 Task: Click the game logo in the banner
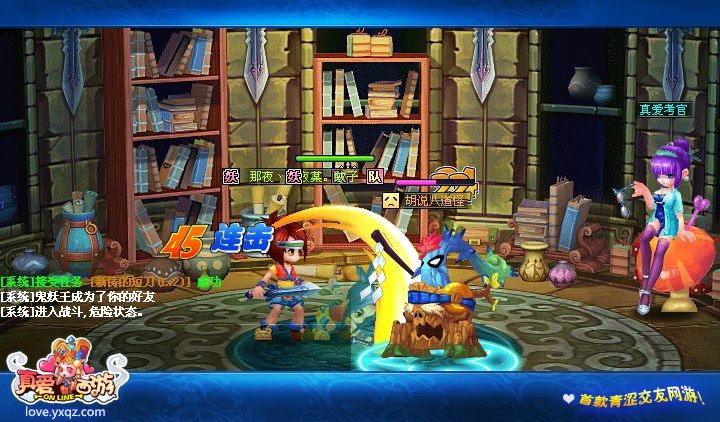coord(56,376)
